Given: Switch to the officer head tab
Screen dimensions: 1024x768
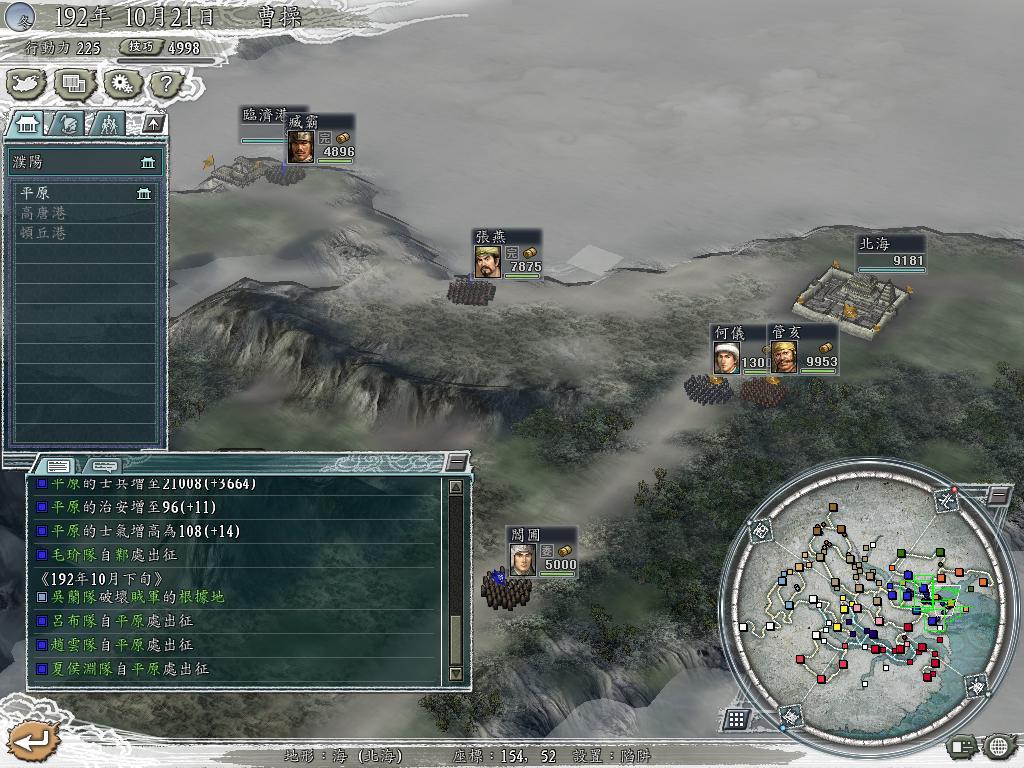Looking at the screenshot, I should (x=68, y=123).
